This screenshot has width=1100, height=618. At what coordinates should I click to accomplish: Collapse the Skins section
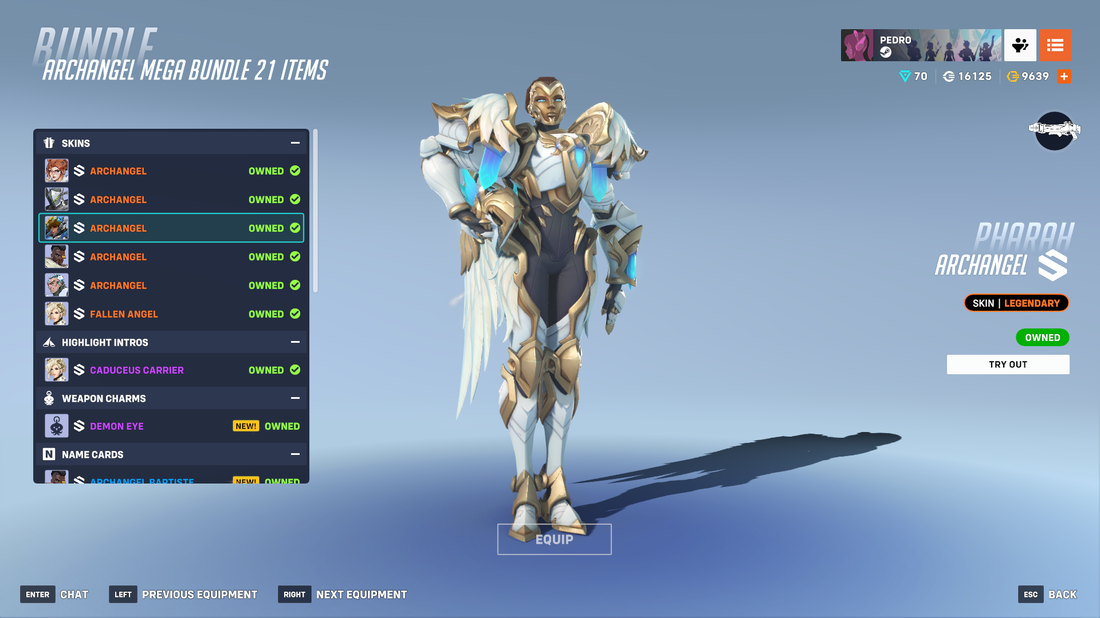[295, 143]
